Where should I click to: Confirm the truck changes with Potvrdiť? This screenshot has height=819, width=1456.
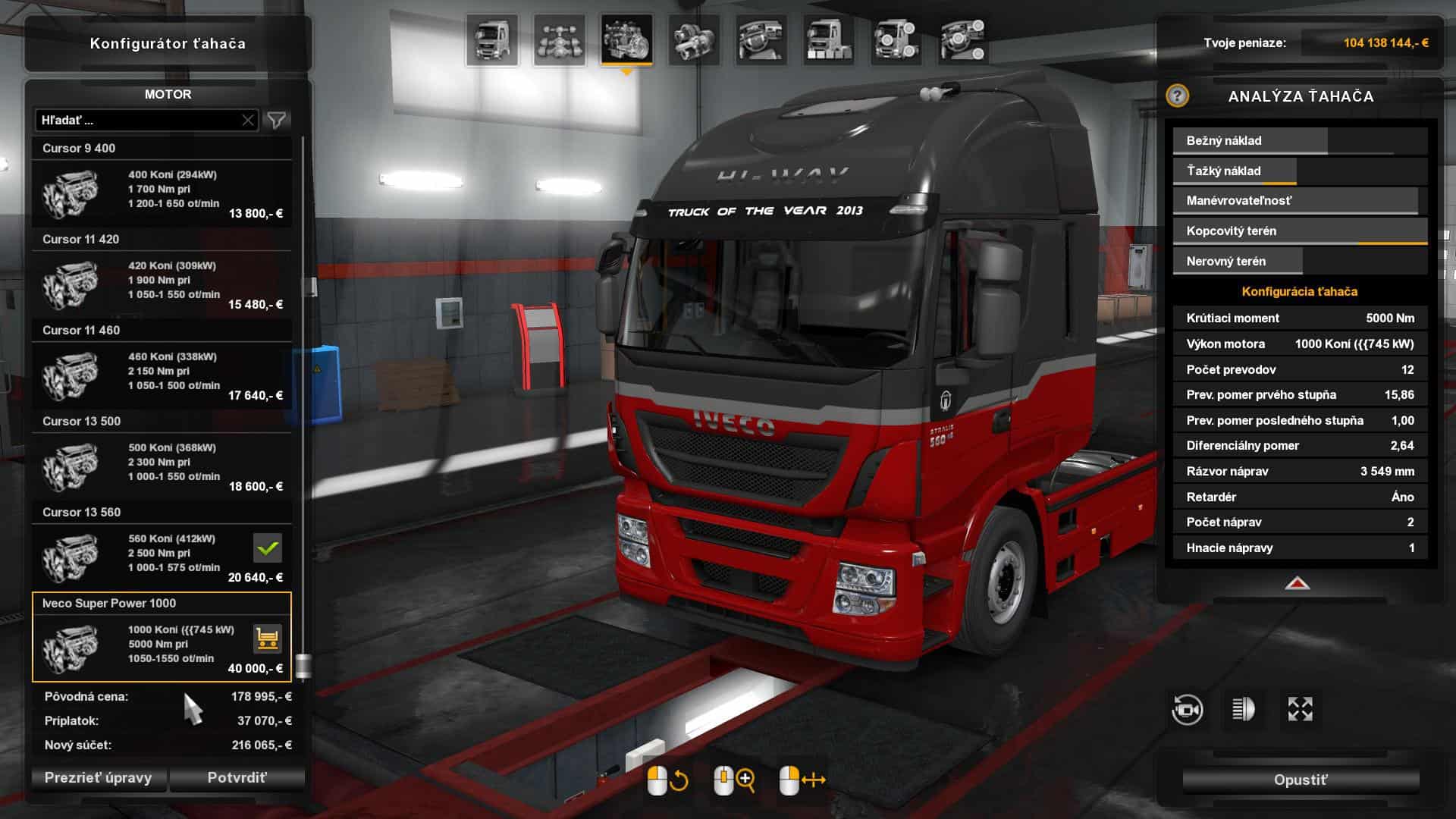point(237,778)
